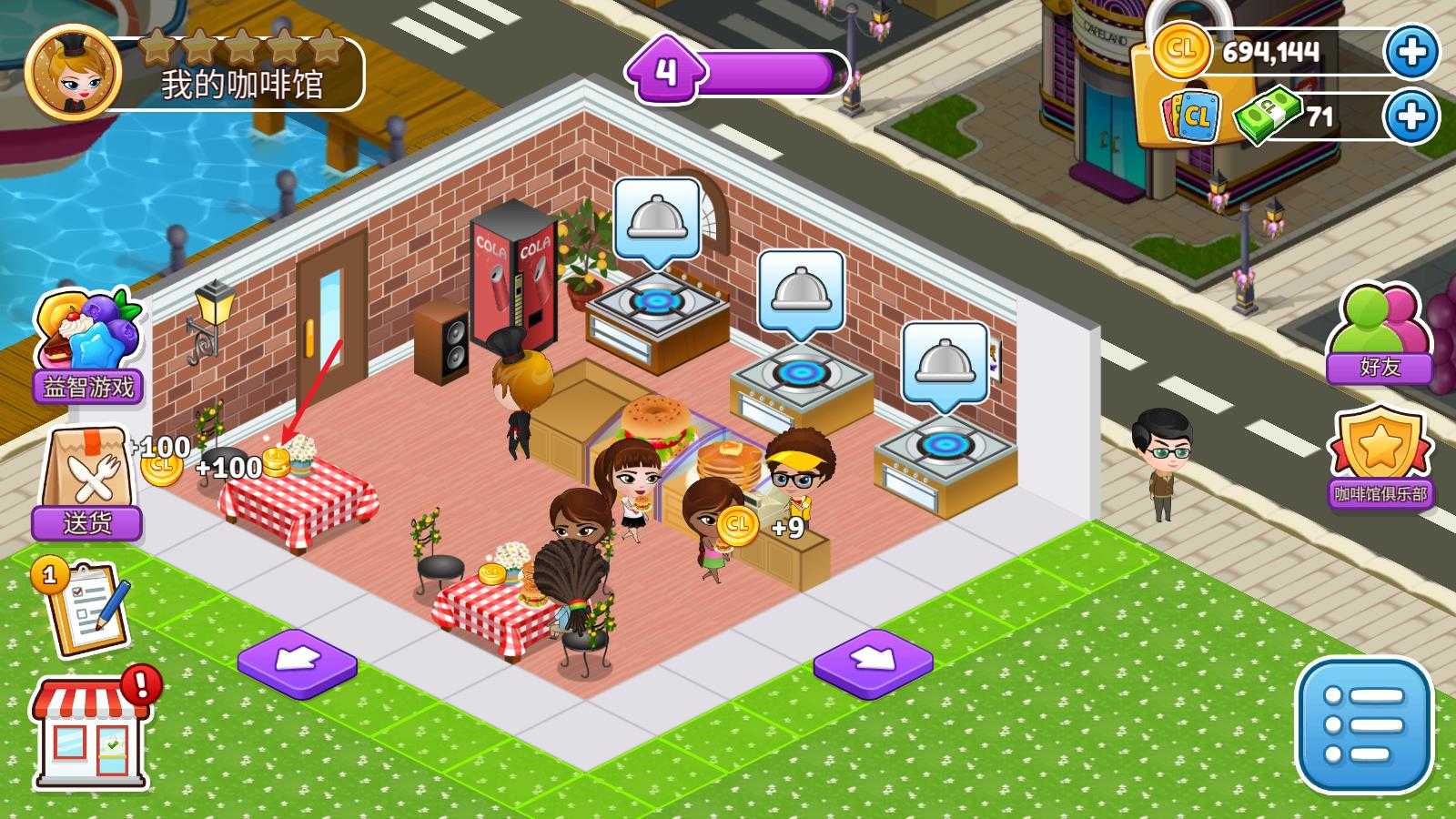Open the player avatar profile
The image size is (1456, 819).
click(x=73, y=73)
